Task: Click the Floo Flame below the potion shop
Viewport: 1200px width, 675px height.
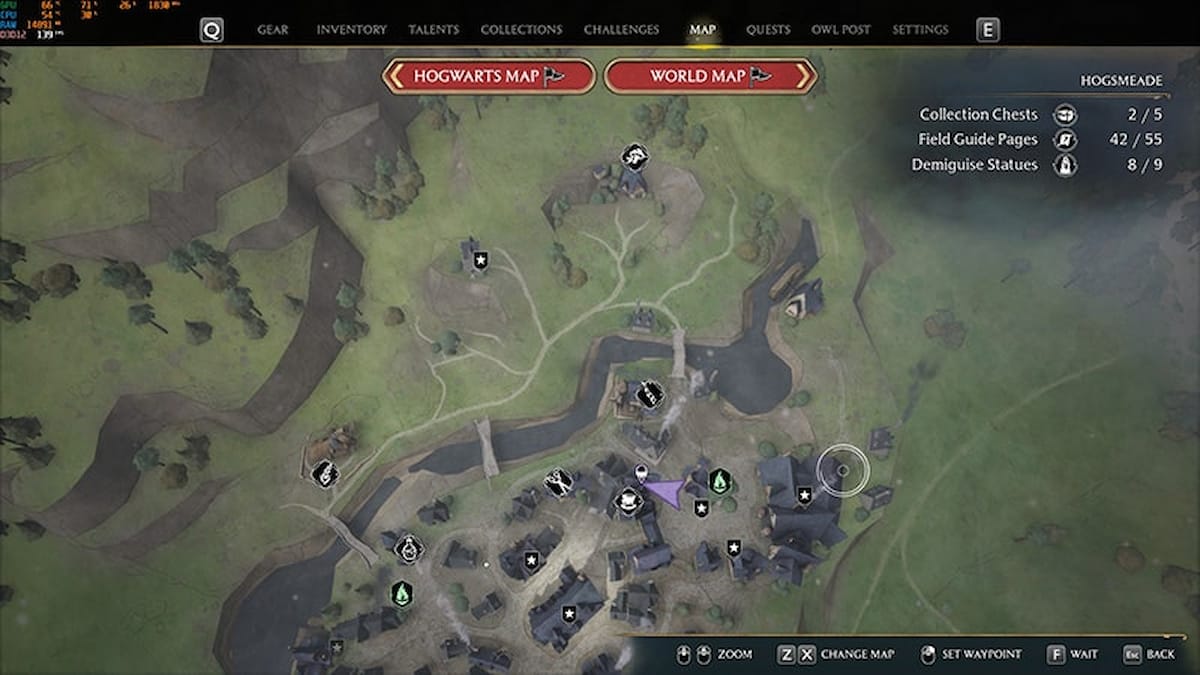Action: click(401, 593)
